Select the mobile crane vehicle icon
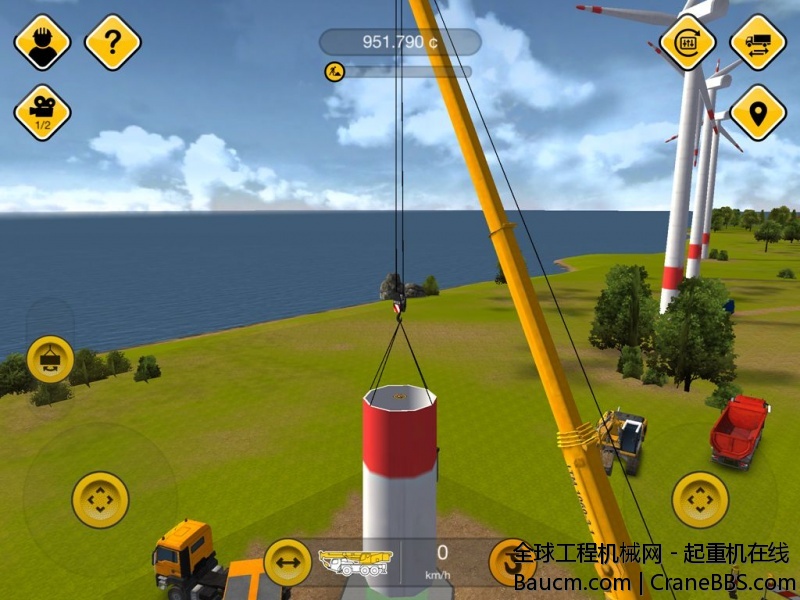800x600 pixels. [354, 562]
